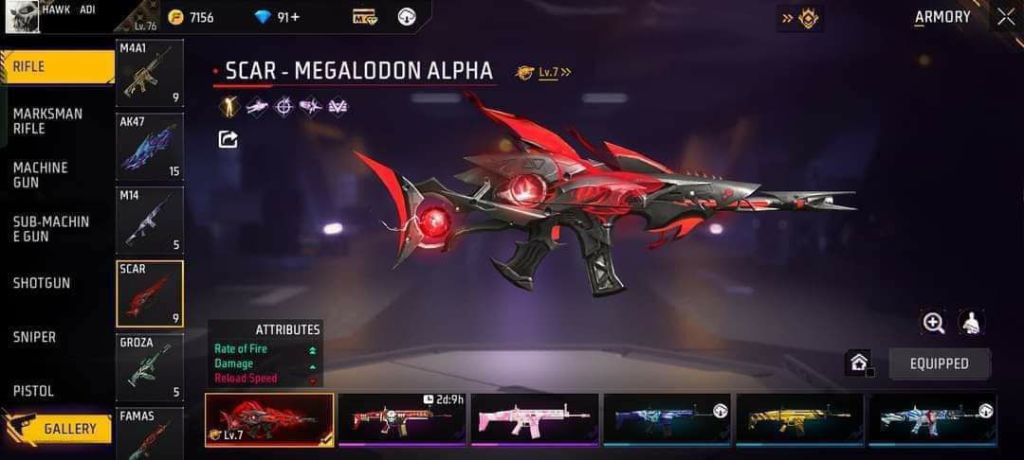Pick the GROZA weapon slot
This screenshot has width=1024, height=460.
click(150, 367)
